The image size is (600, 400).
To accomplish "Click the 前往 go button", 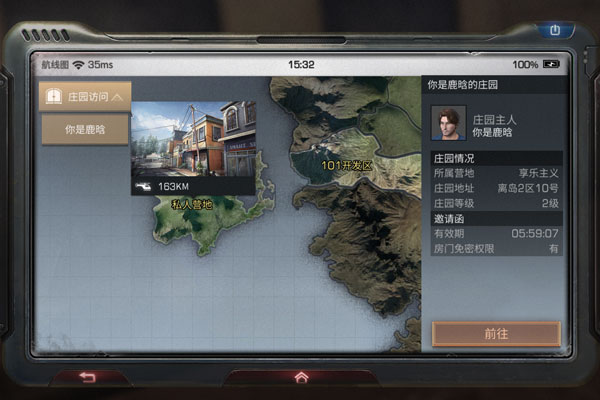I will 496,333.
